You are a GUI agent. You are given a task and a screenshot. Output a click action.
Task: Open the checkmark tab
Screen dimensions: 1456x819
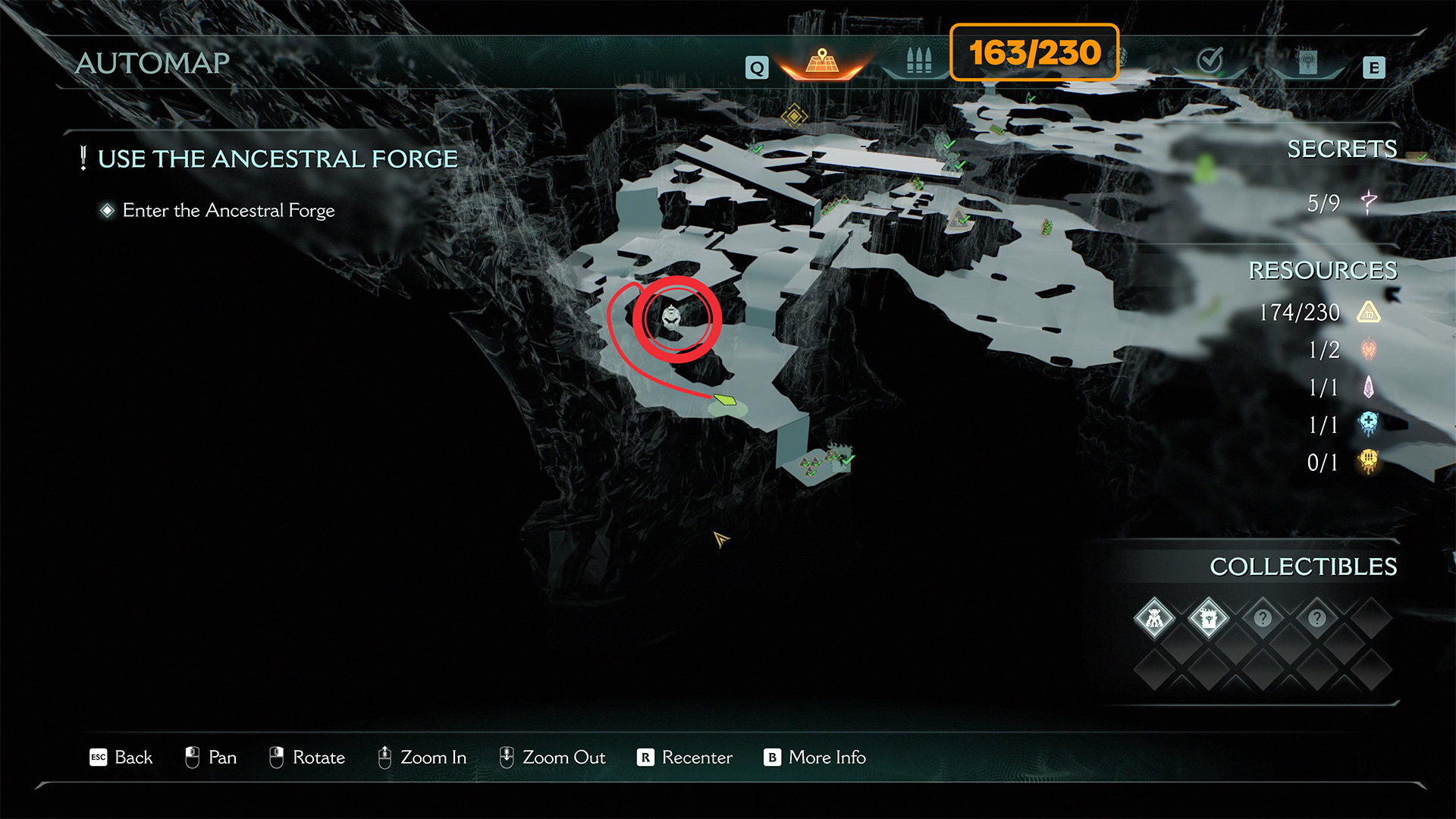(x=1209, y=60)
